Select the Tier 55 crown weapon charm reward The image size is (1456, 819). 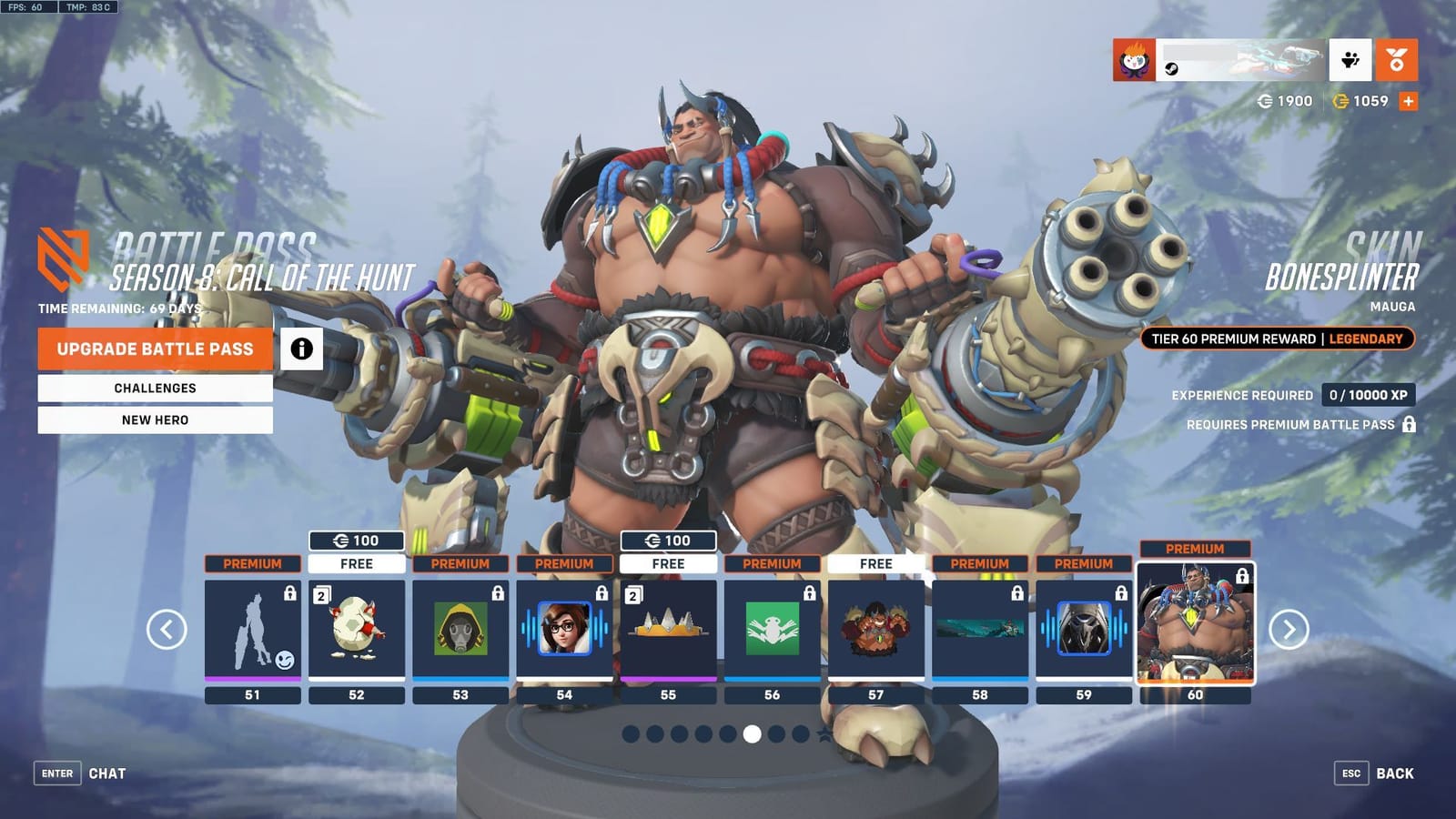point(669,628)
